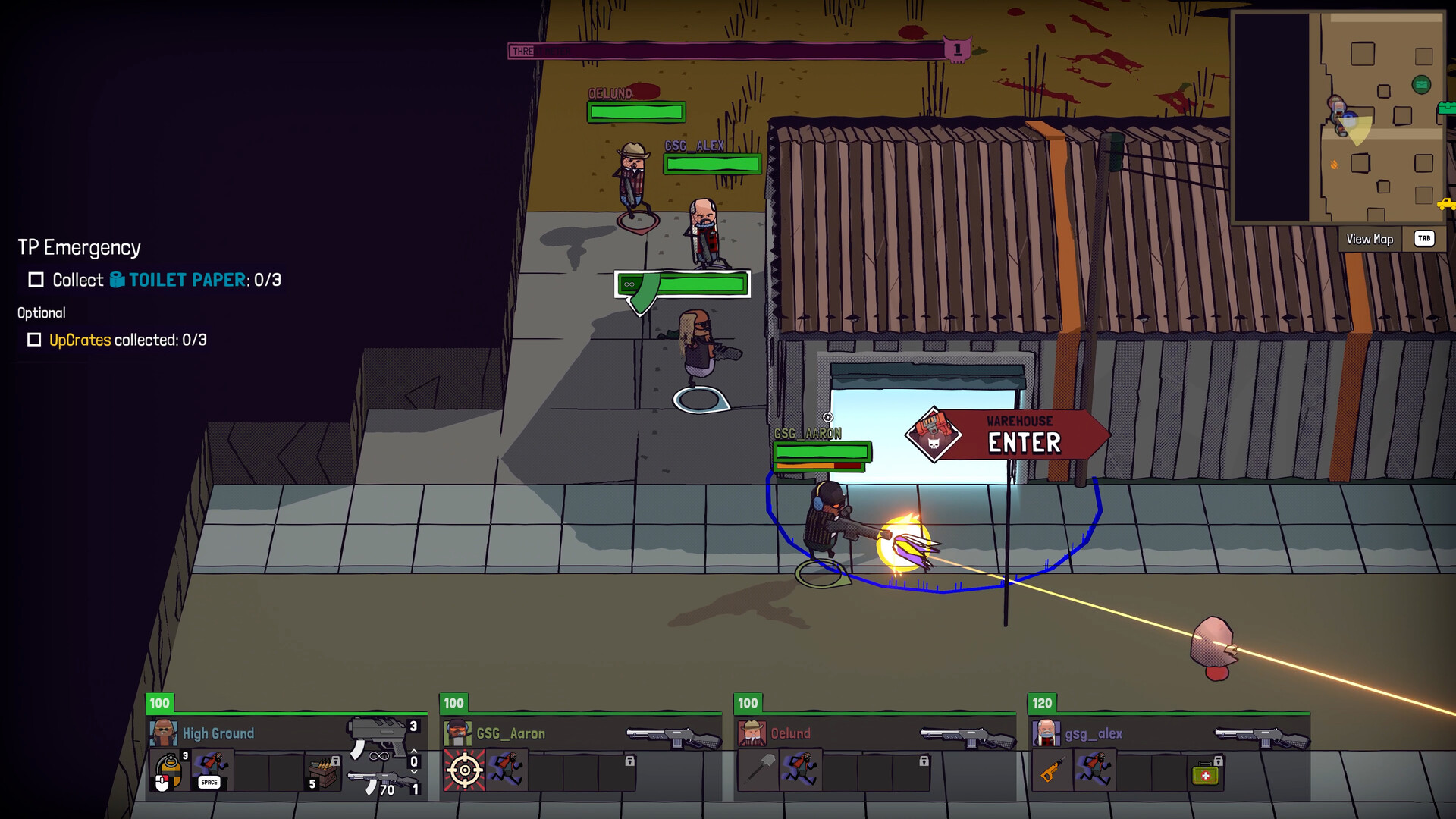This screenshot has height=819, width=1456.
Task: Click the Q weapon swap up arrow
Action: tap(413, 752)
